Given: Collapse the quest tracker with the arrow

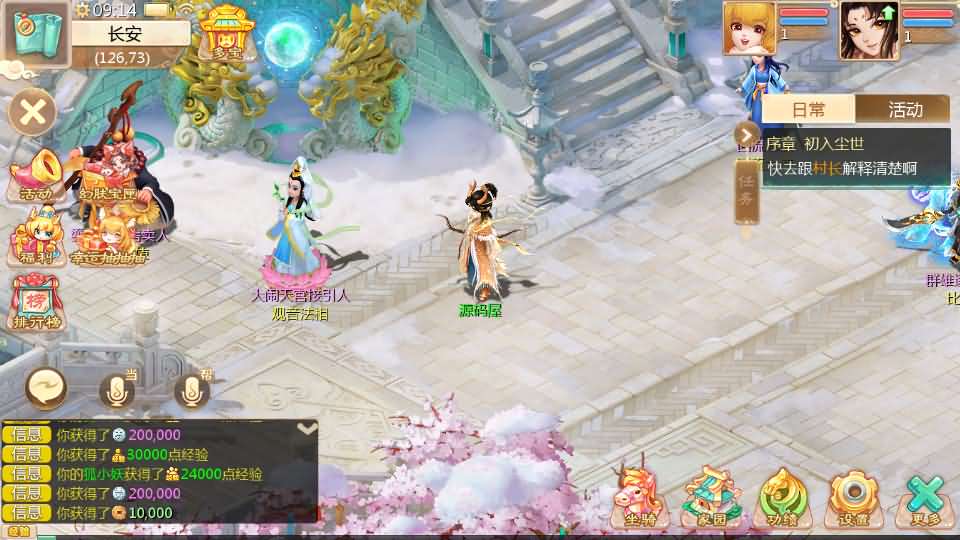Looking at the screenshot, I should click(746, 135).
